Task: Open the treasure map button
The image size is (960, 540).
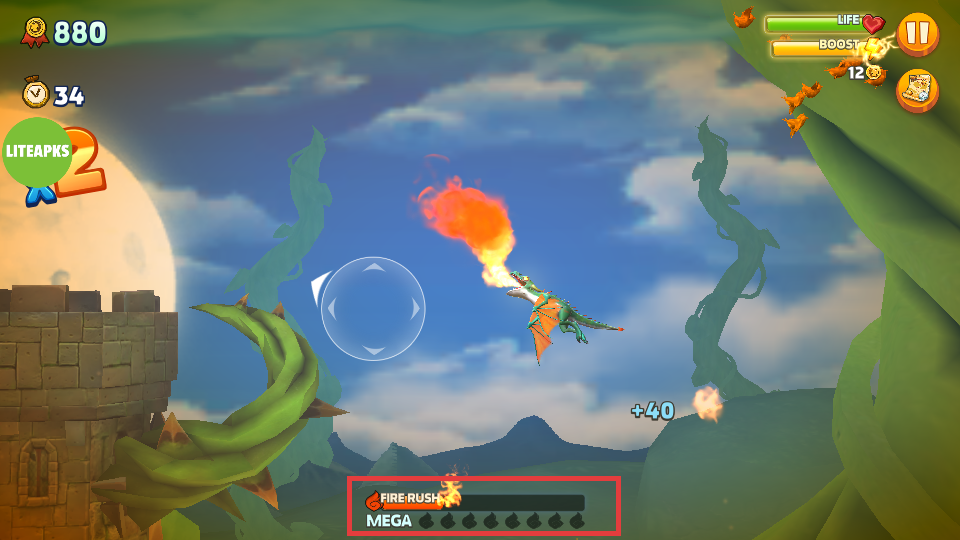Action: [917, 90]
